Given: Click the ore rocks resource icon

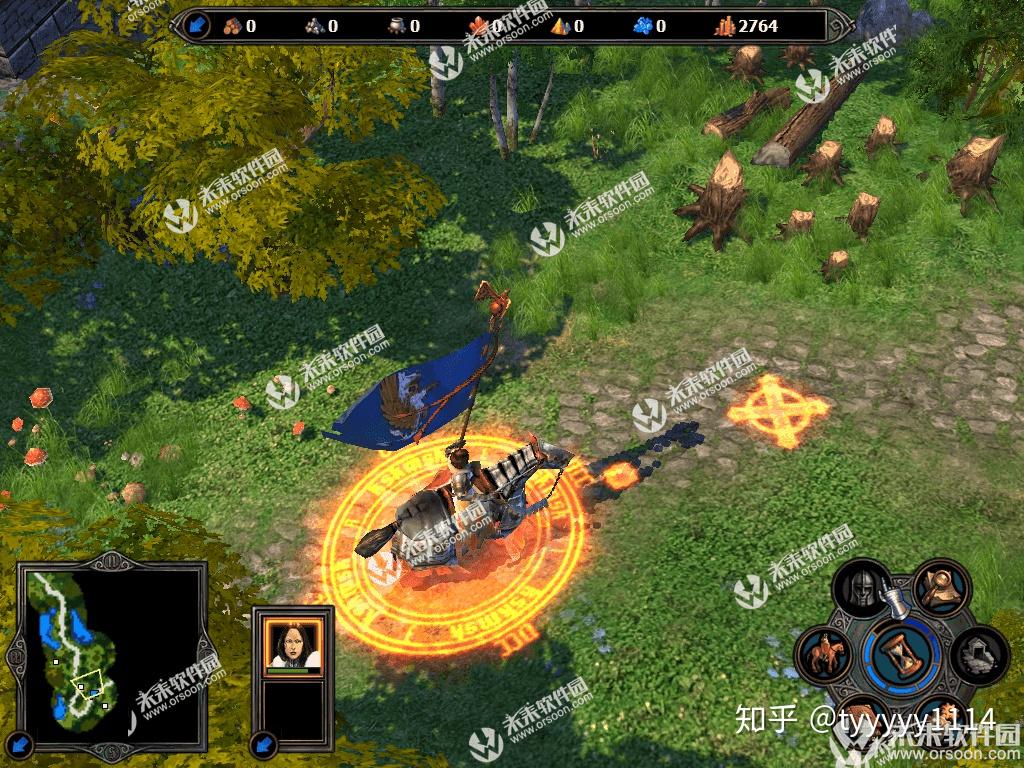Looking at the screenshot, I should tap(314, 26).
